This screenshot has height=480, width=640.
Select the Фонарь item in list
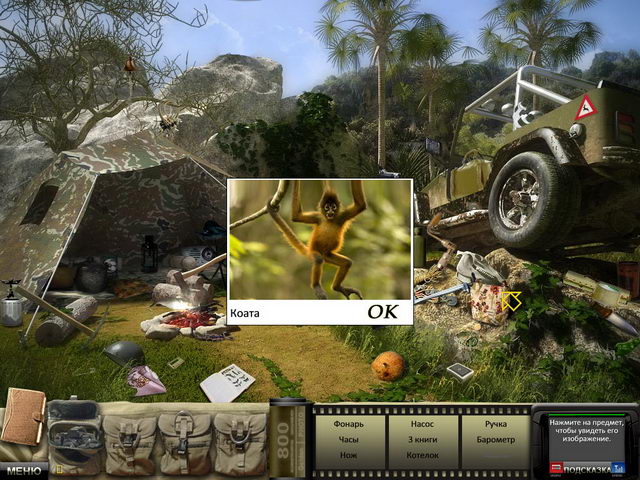pos(348,424)
